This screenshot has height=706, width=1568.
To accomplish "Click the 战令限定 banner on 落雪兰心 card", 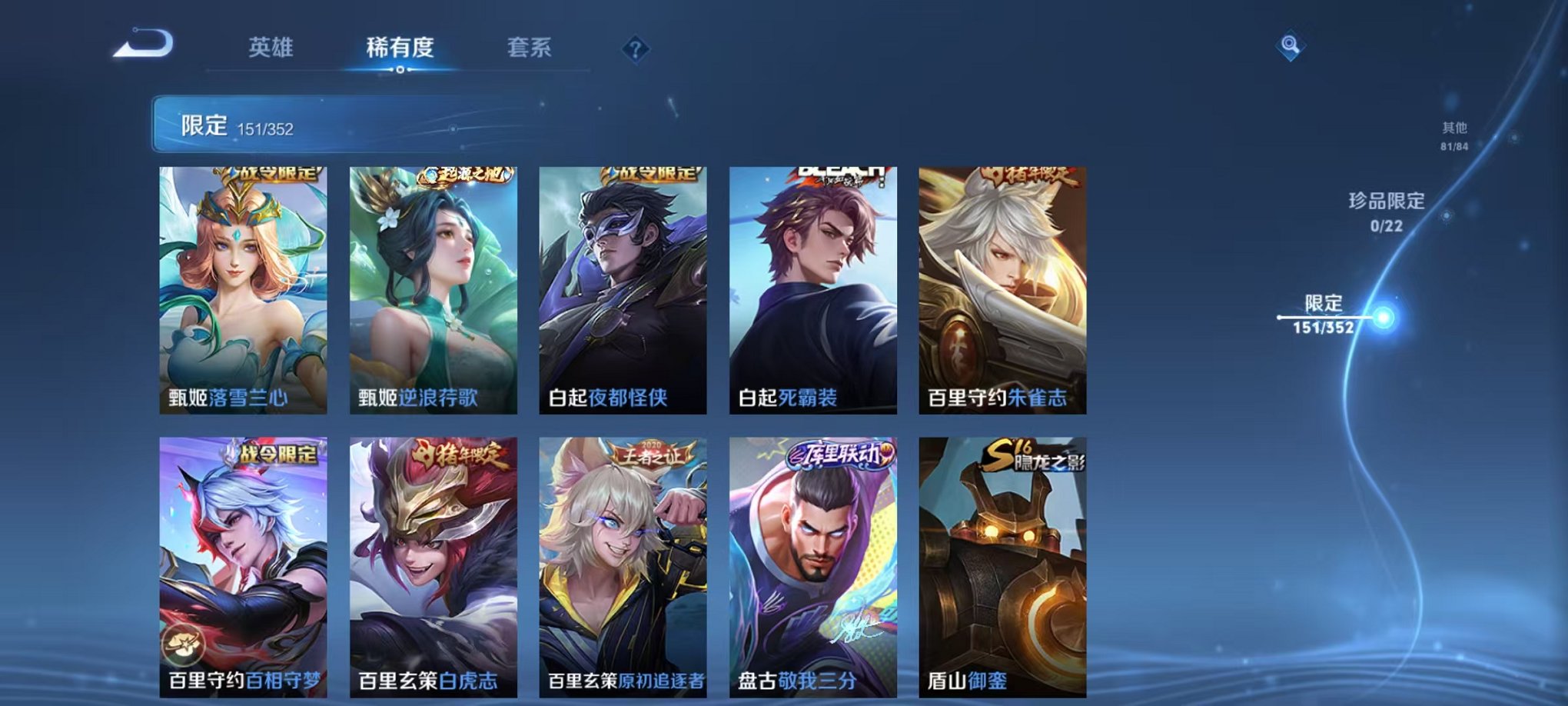I will point(274,175).
